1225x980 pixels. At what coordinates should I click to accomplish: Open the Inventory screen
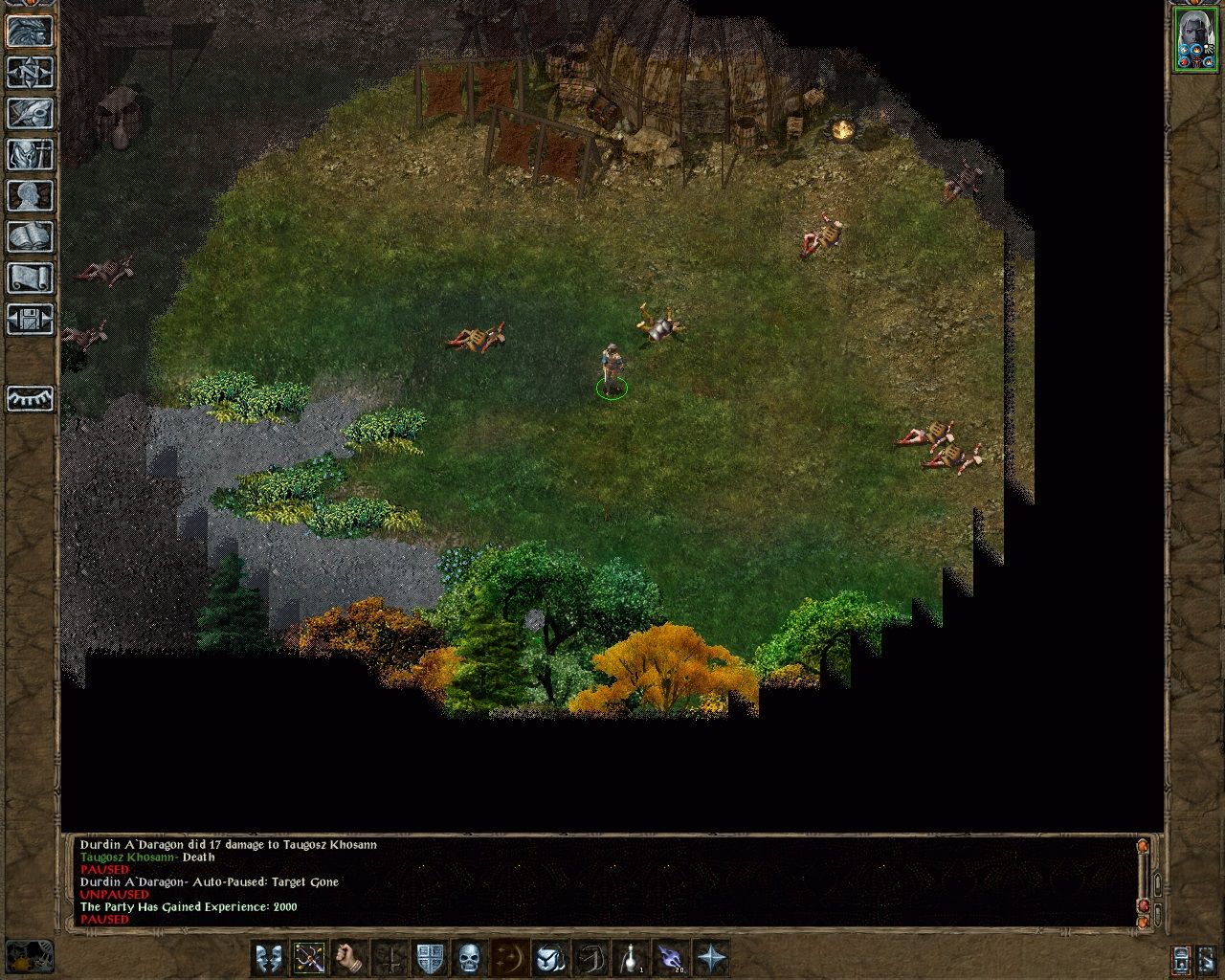(29, 155)
